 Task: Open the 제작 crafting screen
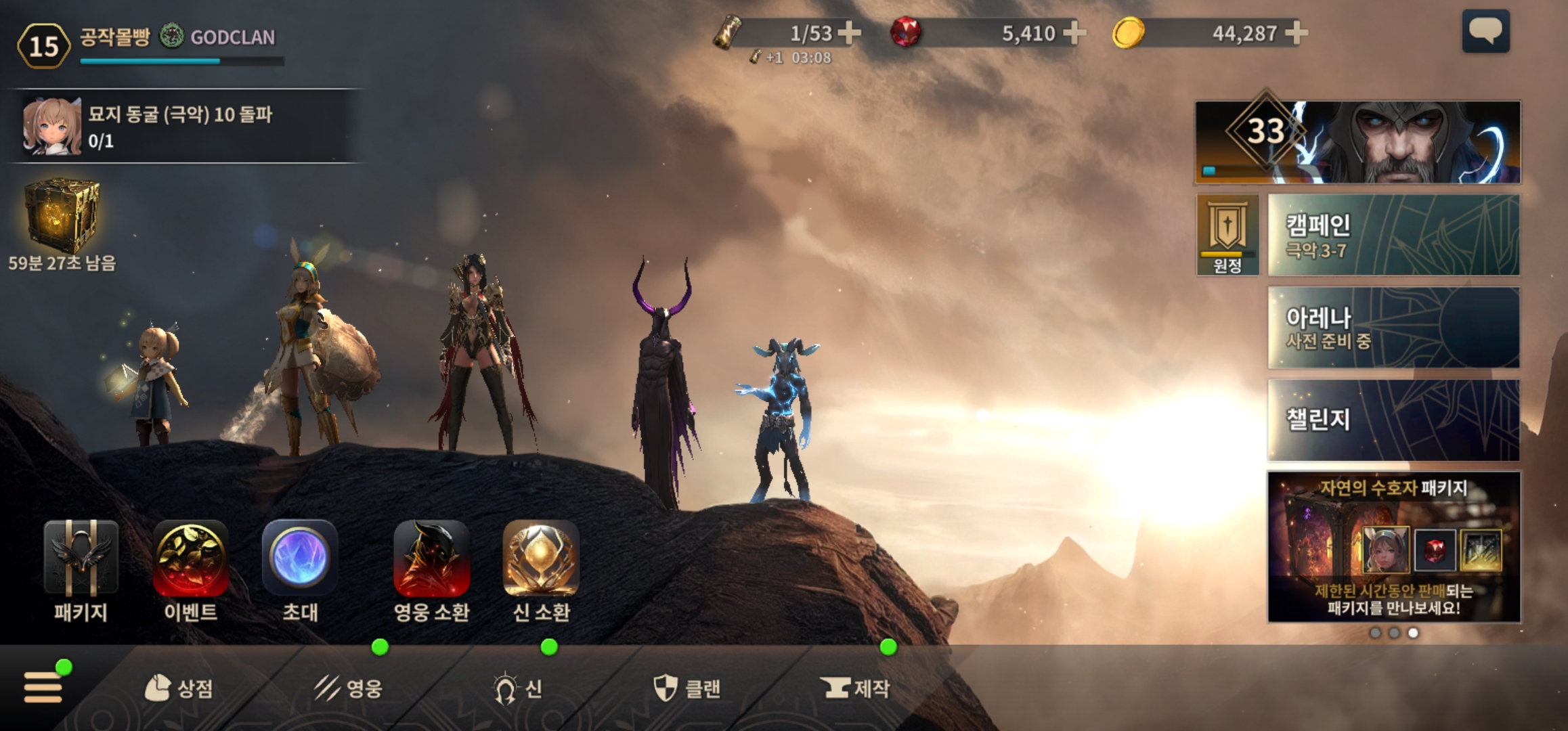[x=855, y=688]
